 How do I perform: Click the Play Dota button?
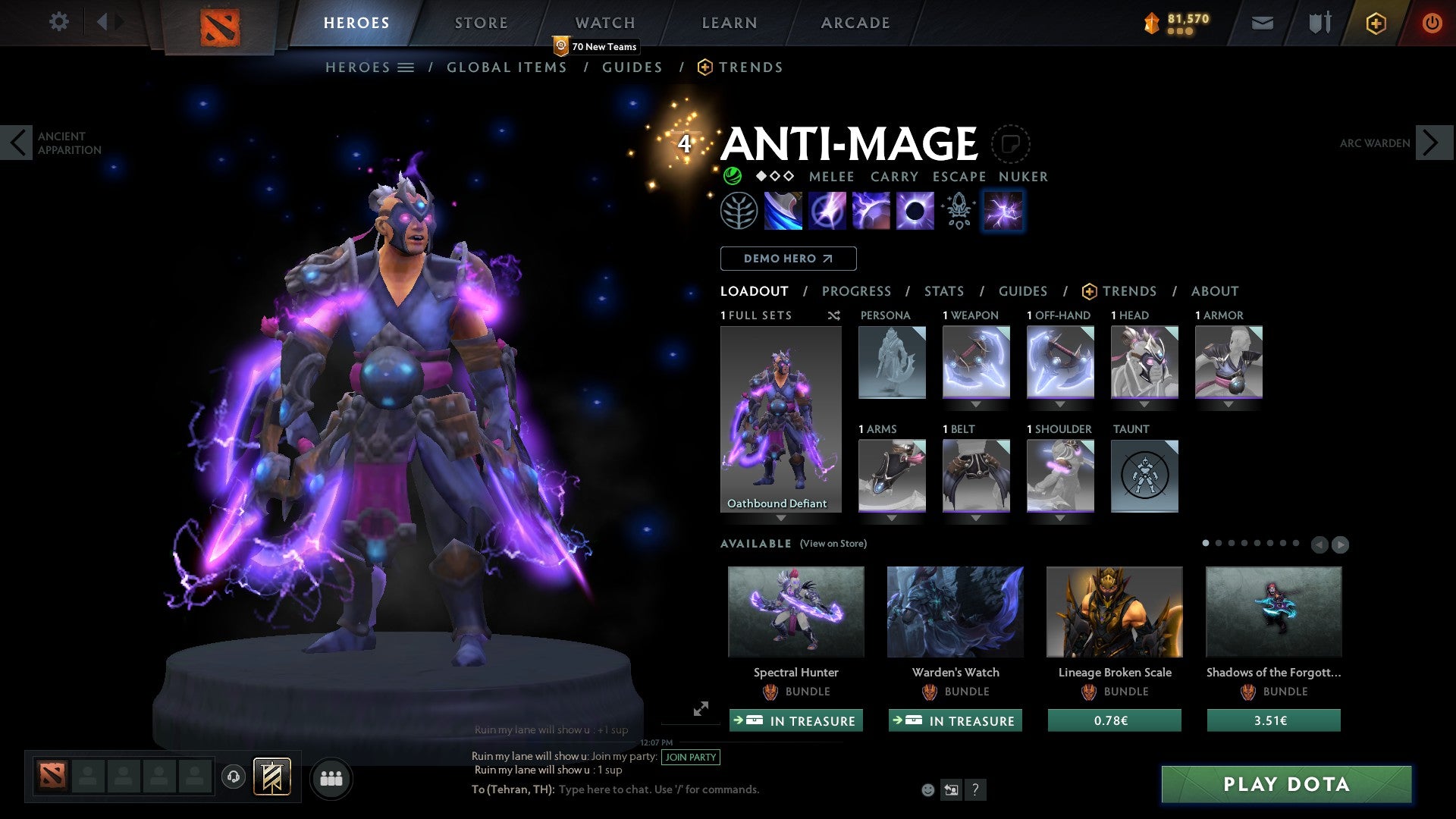(x=1286, y=784)
